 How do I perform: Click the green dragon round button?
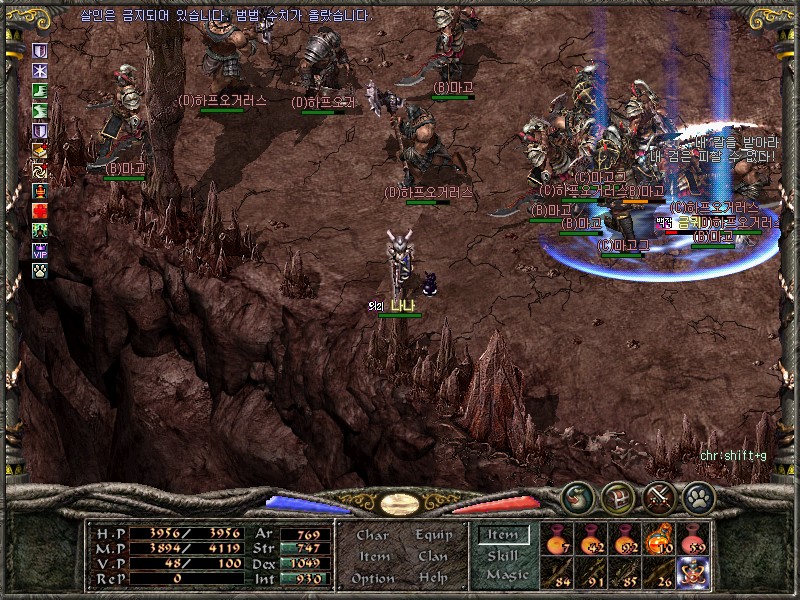coord(577,496)
